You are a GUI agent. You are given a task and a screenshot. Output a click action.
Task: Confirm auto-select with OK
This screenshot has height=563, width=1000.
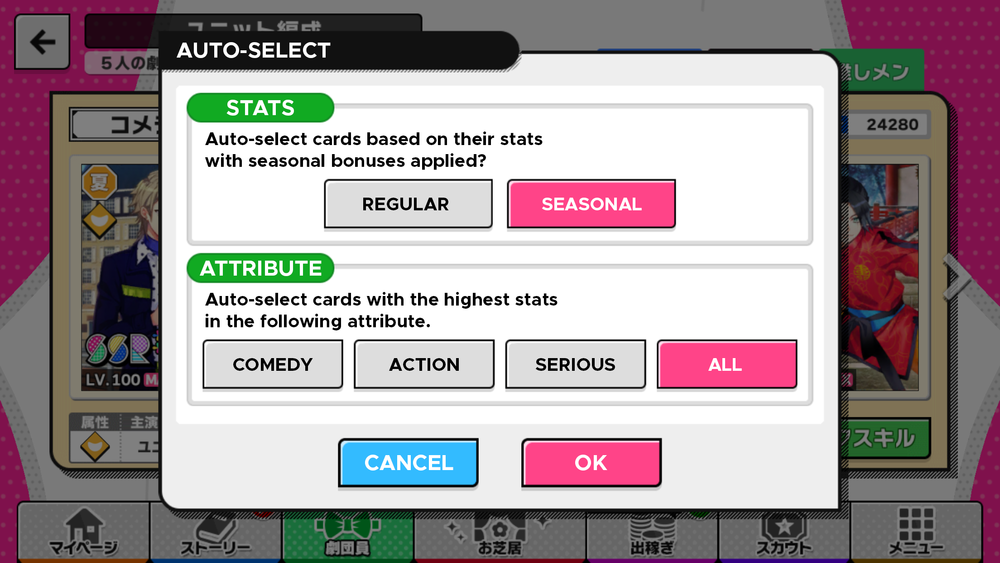(x=591, y=463)
